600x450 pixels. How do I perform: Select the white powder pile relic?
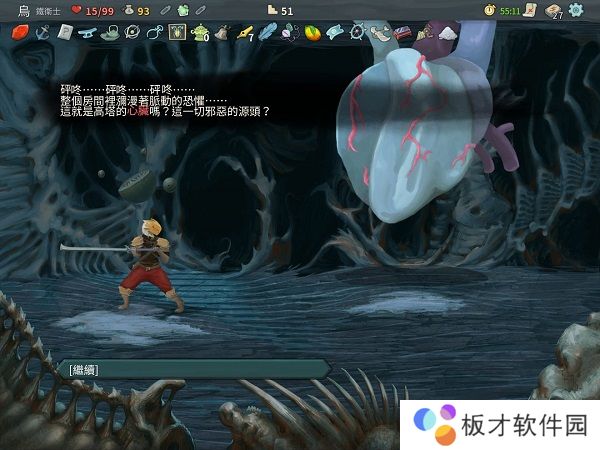click(x=446, y=32)
